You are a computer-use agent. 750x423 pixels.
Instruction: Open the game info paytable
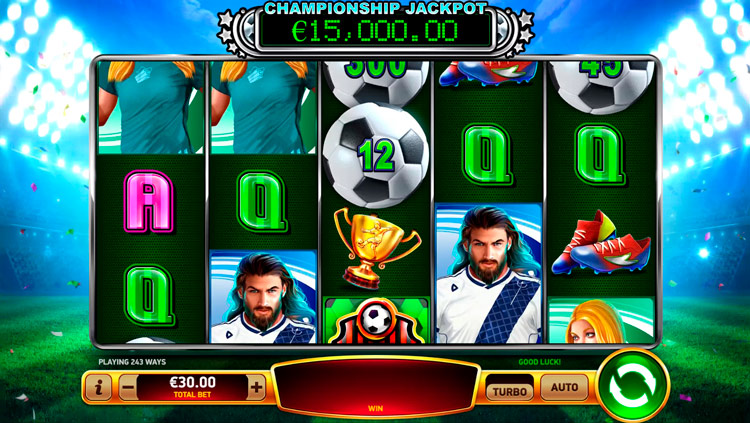98,387
